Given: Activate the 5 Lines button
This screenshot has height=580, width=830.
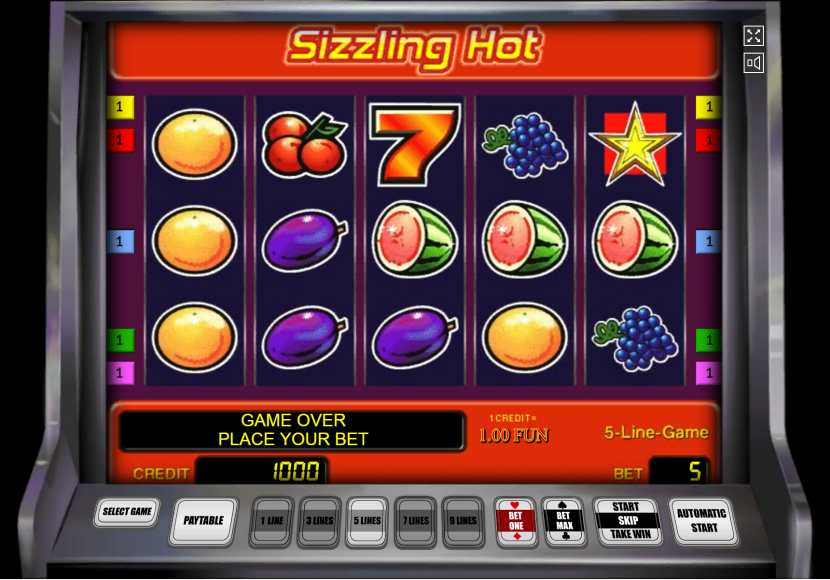Looking at the screenshot, I should 367,521.
